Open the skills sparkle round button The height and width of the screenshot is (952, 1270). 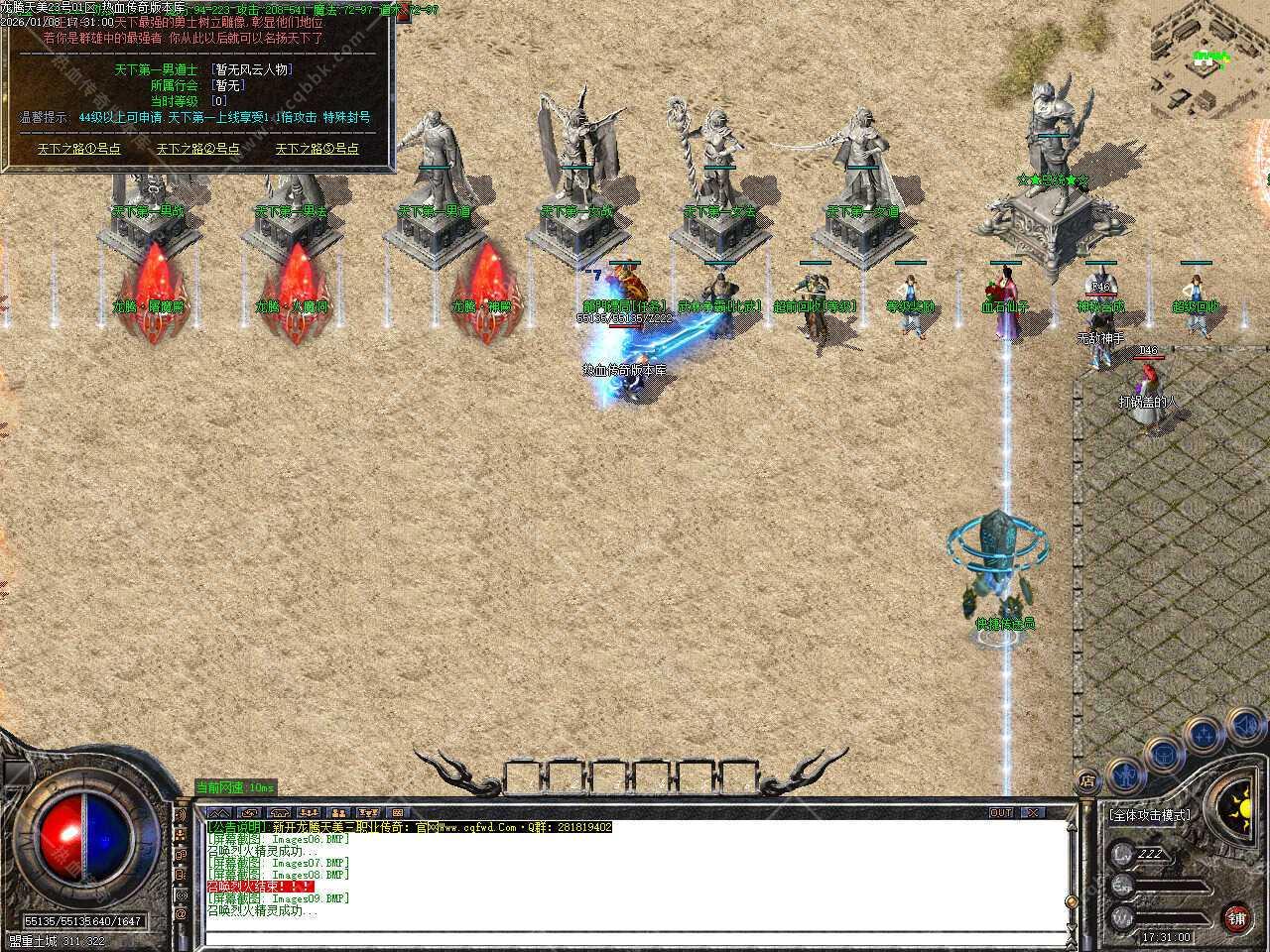pos(1205,734)
